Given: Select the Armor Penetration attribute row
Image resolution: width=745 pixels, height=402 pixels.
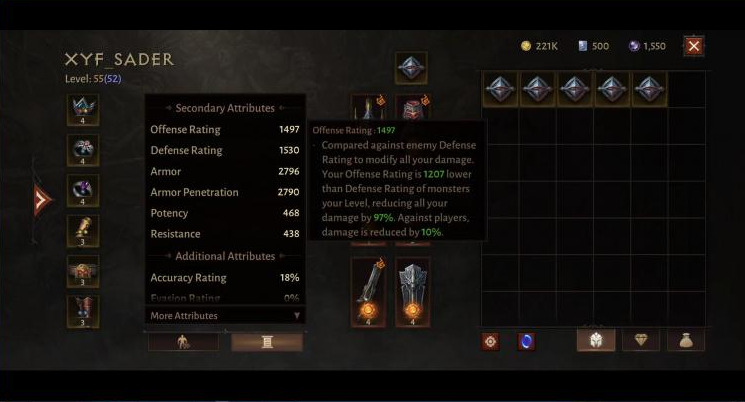Looking at the screenshot, I should tap(224, 192).
